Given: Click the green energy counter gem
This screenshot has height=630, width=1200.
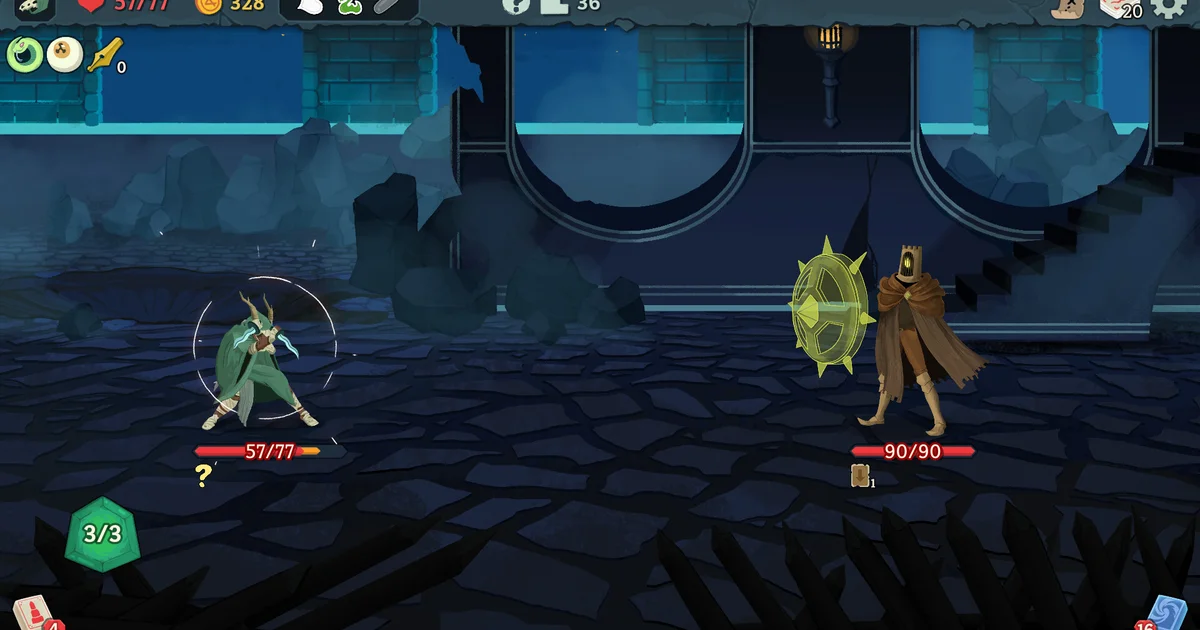Looking at the screenshot, I should (101, 533).
